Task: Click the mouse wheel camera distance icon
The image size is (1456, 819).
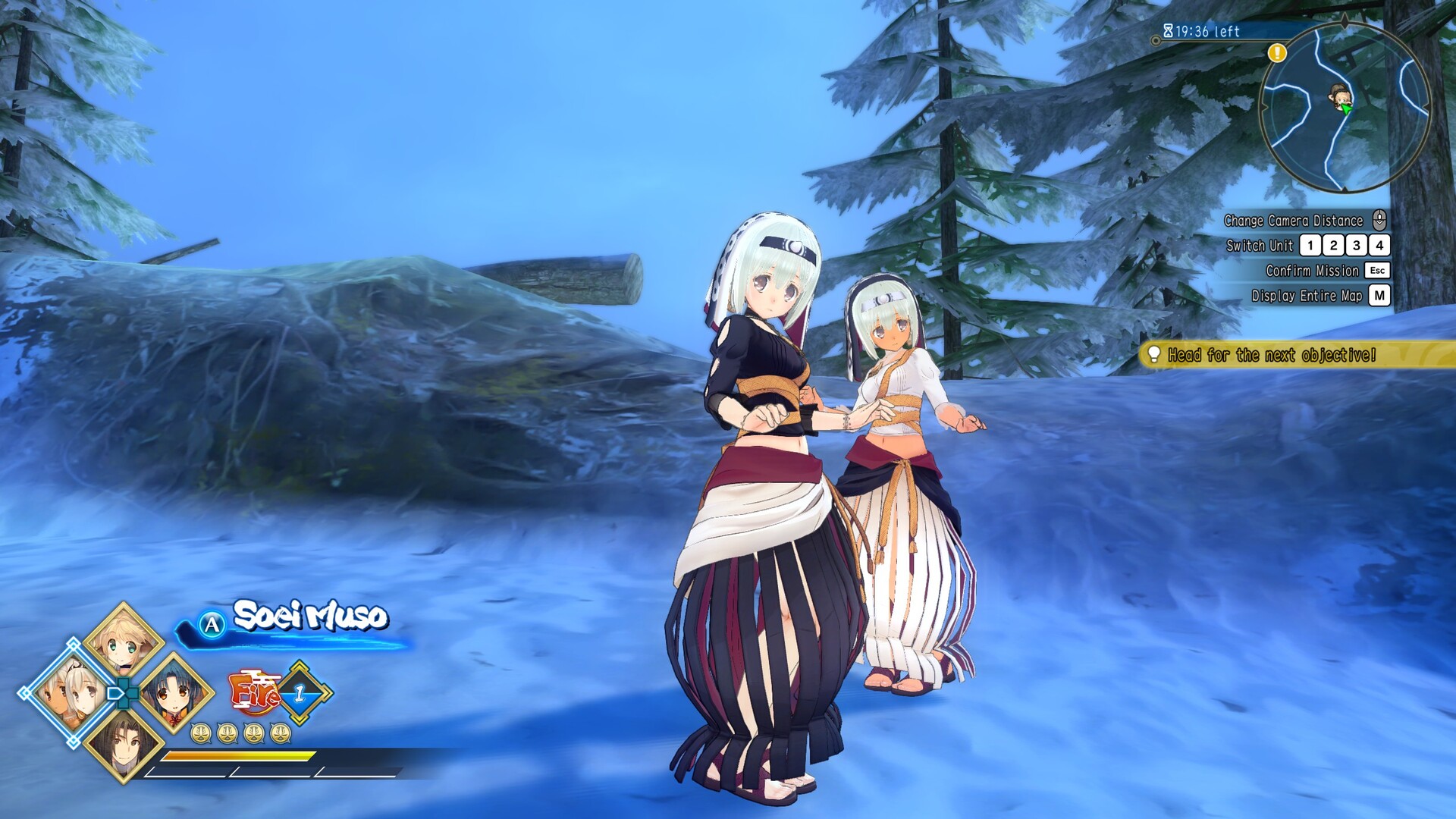Action: [x=1379, y=220]
